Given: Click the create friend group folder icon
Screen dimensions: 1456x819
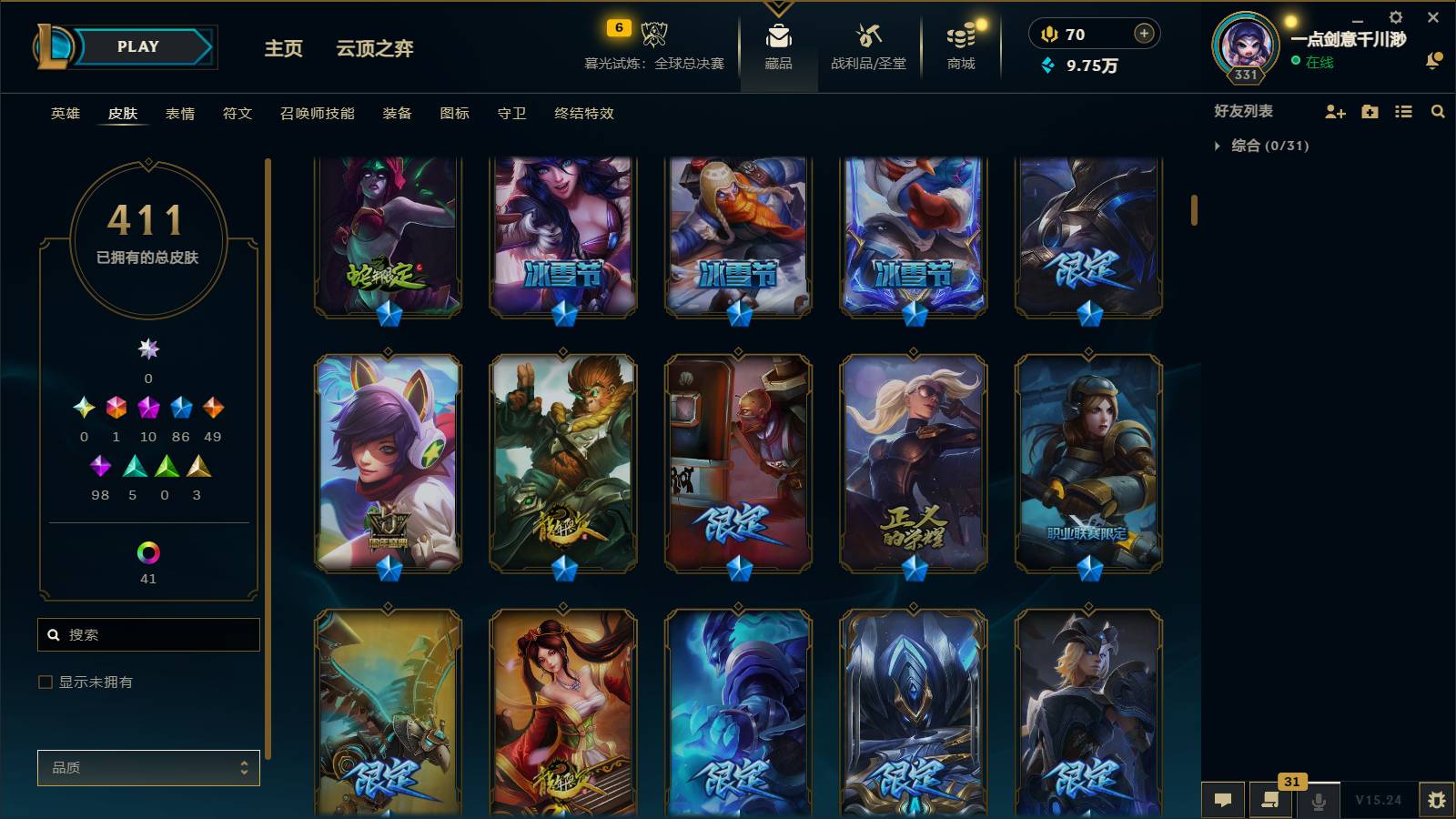Looking at the screenshot, I should pyautogui.click(x=1369, y=112).
